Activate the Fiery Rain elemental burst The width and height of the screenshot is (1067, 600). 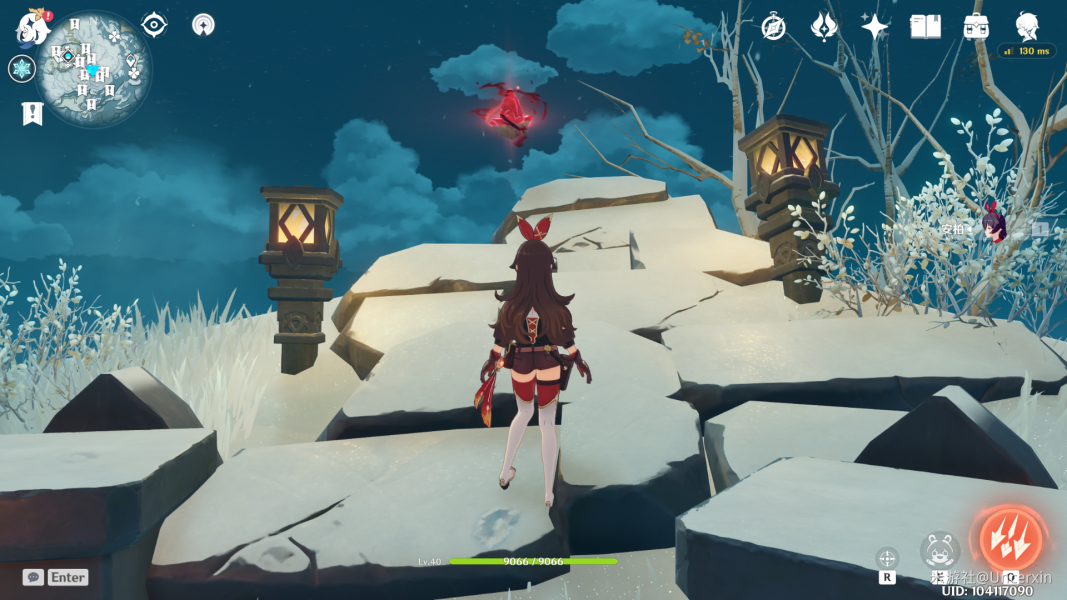click(x=1010, y=539)
